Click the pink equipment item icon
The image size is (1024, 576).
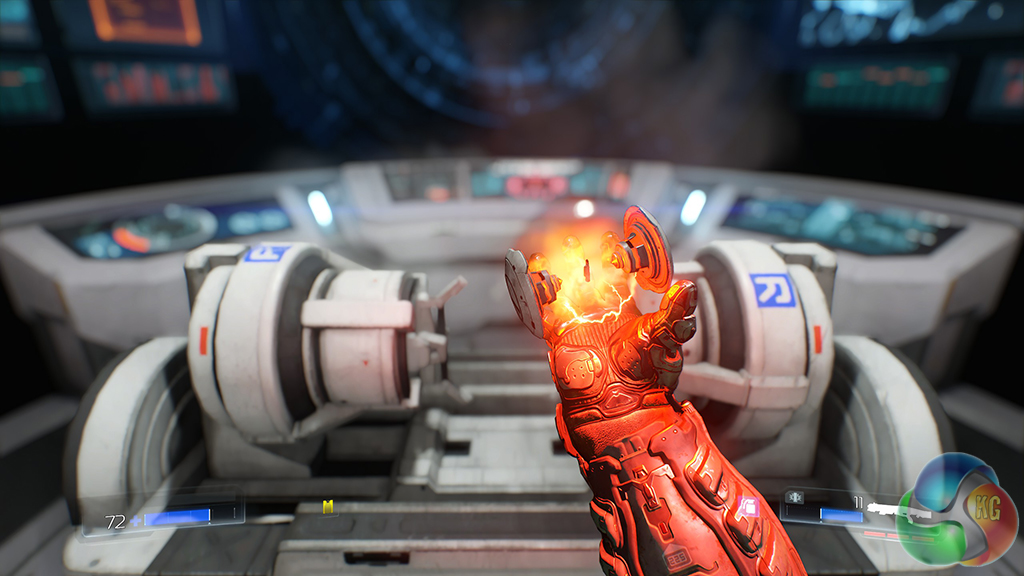[748, 507]
